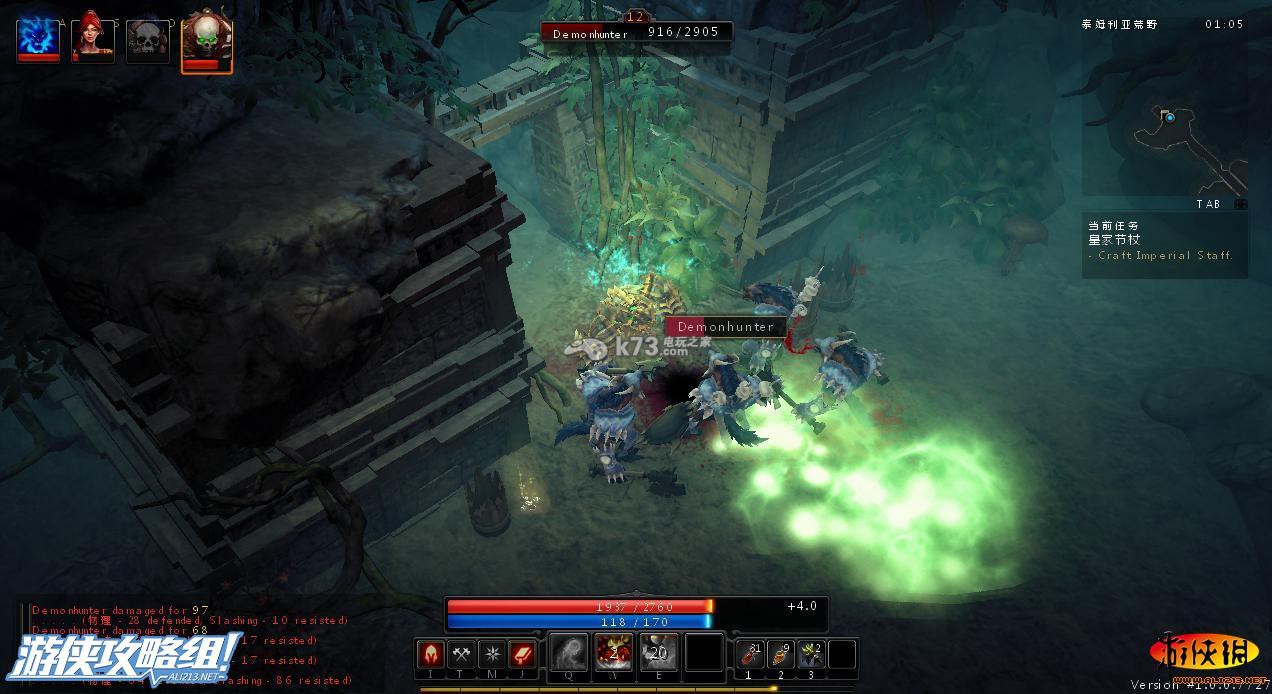Open the red journal book icon

523,654
